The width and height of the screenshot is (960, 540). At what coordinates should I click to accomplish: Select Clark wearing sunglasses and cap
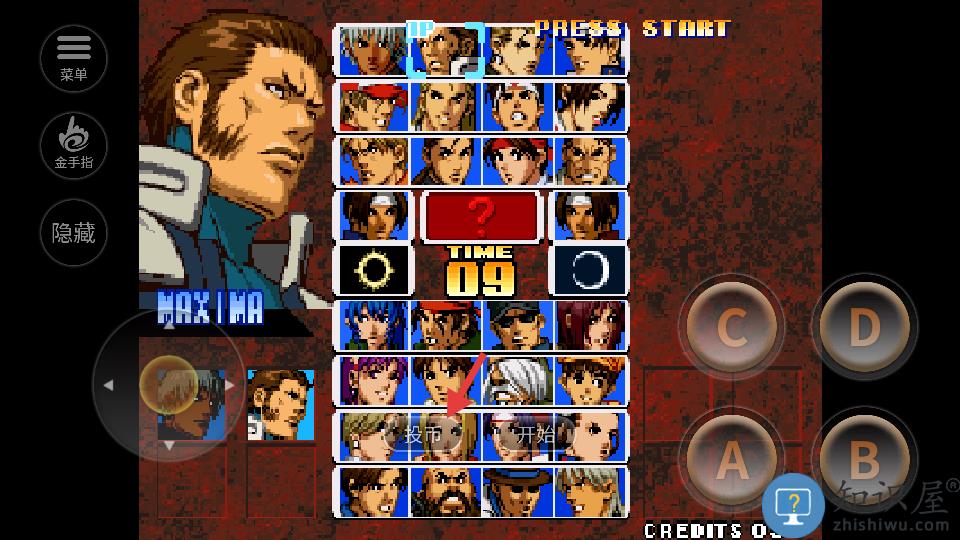coord(518,325)
